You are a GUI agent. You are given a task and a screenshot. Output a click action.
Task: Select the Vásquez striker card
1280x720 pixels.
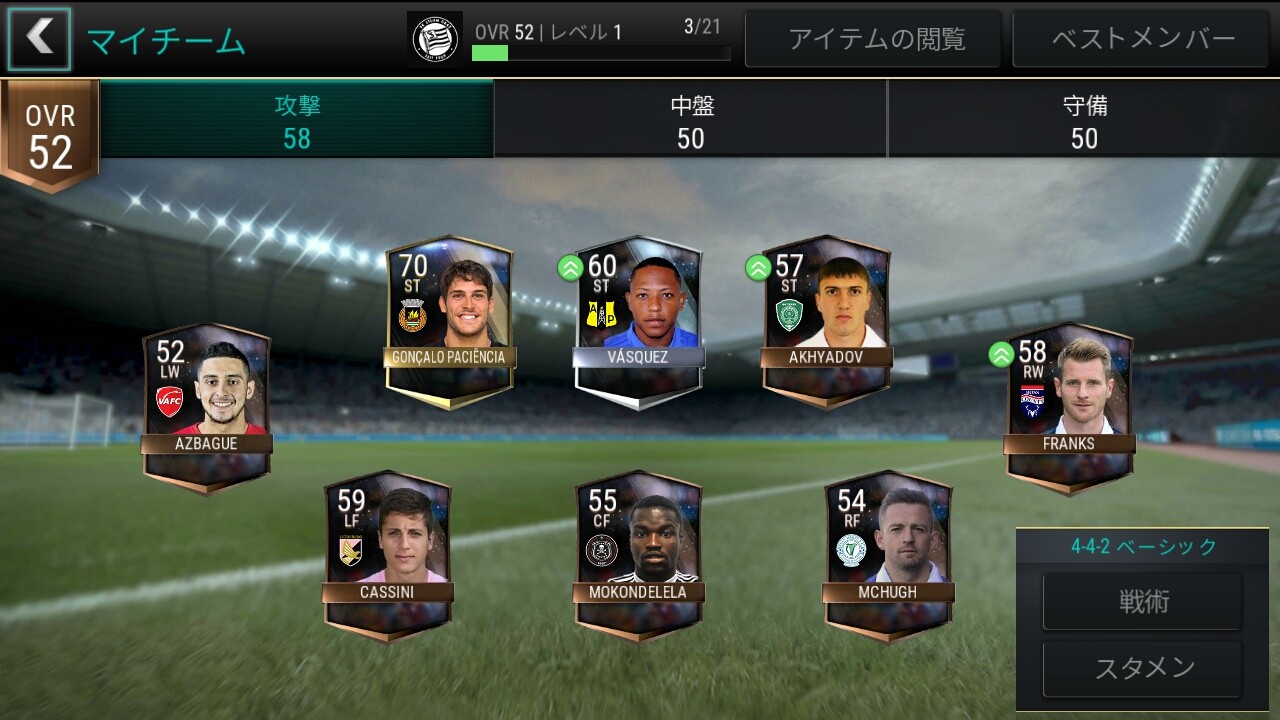pos(638,320)
